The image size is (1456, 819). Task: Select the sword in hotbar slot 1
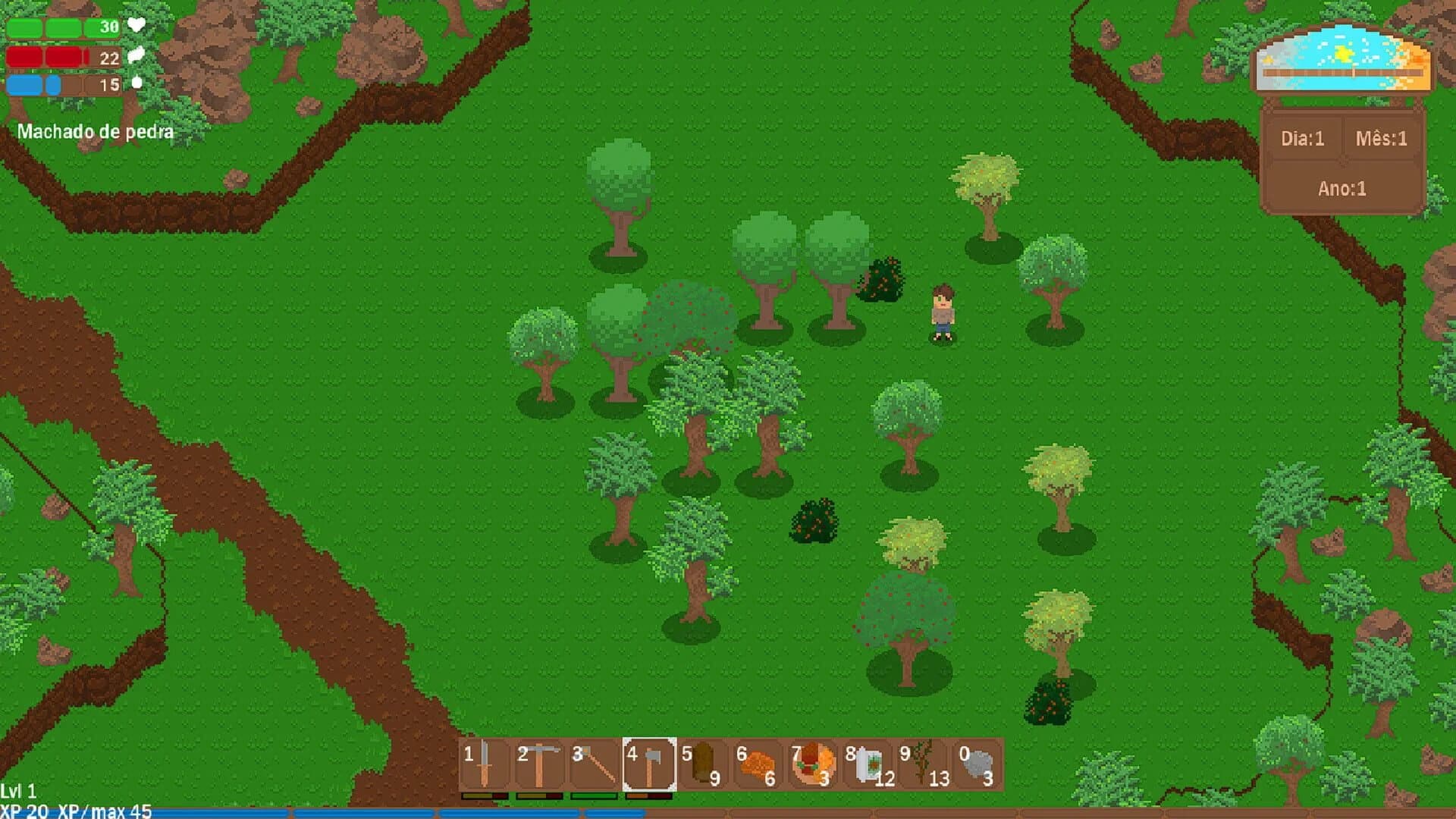tap(485, 764)
